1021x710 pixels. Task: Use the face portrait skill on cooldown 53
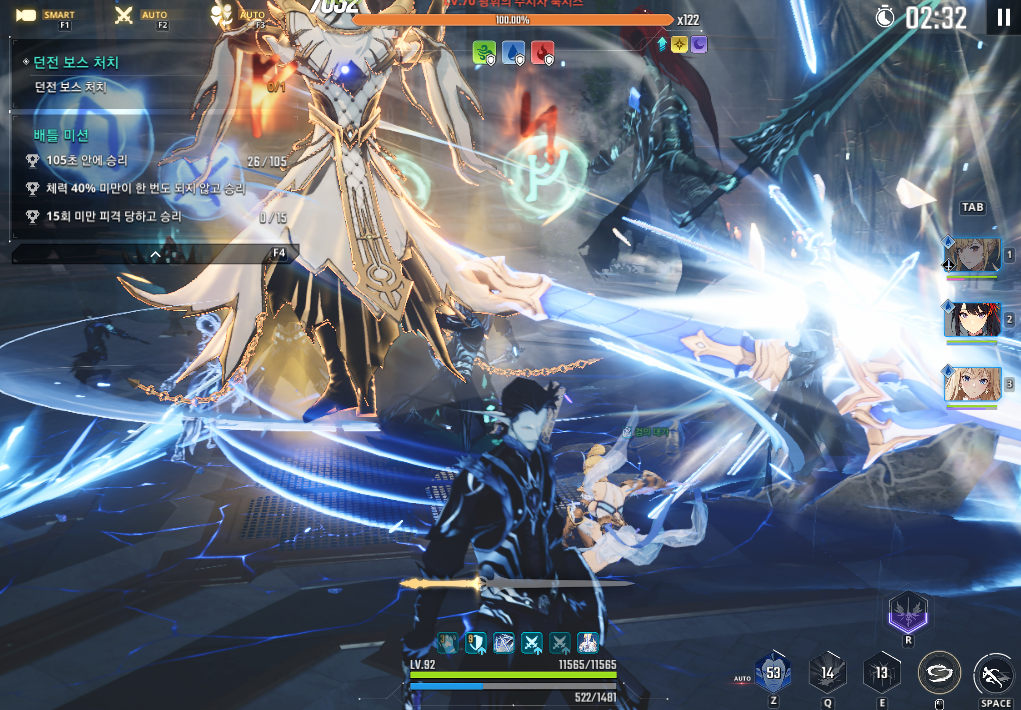point(773,672)
